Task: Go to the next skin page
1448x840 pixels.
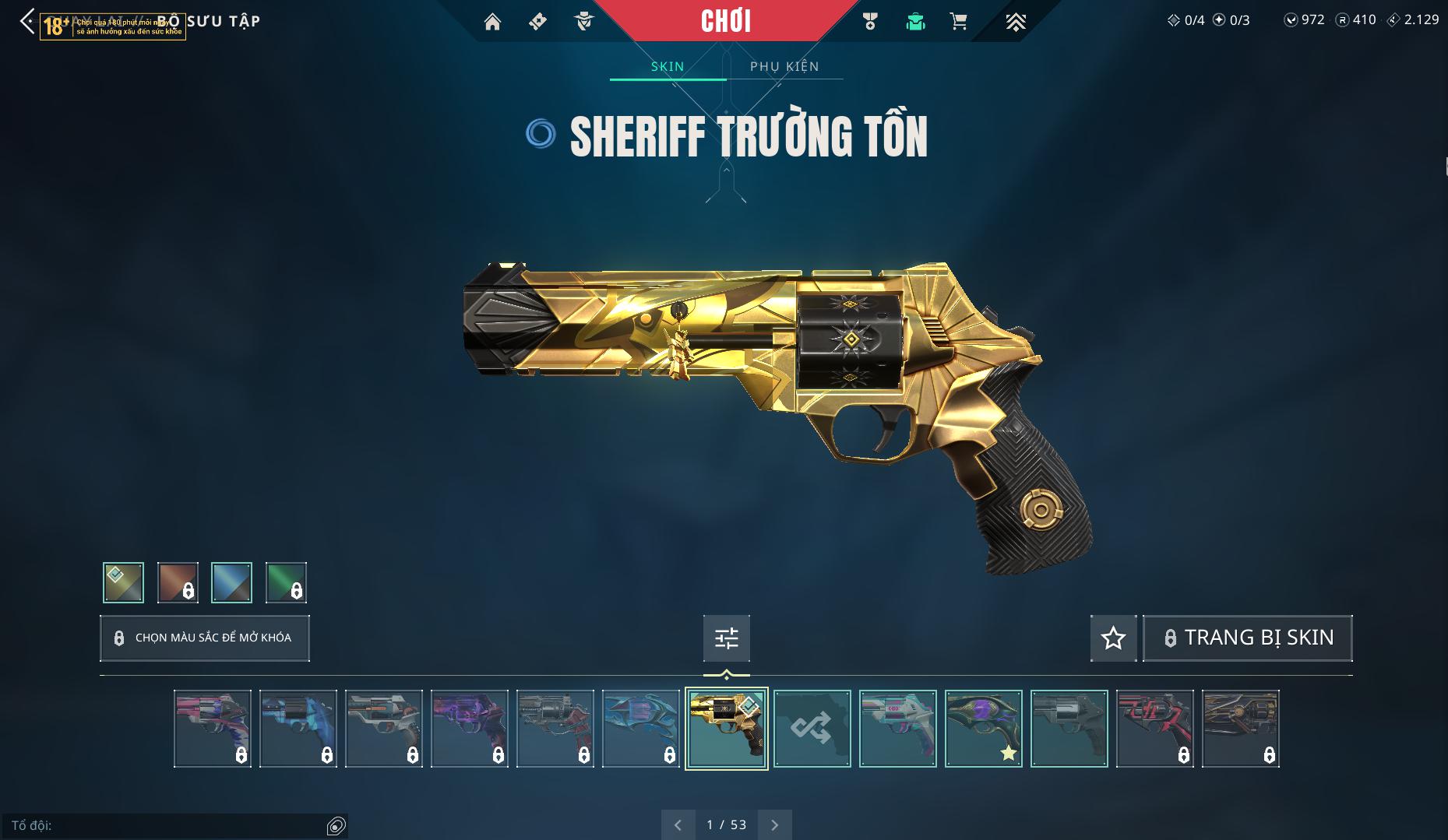Action: click(774, 824)
